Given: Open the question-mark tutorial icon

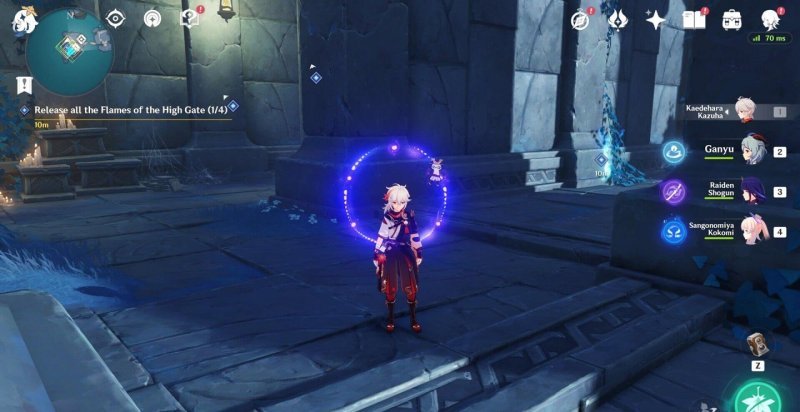Looking at the screenshot, I should click(189, 17).
